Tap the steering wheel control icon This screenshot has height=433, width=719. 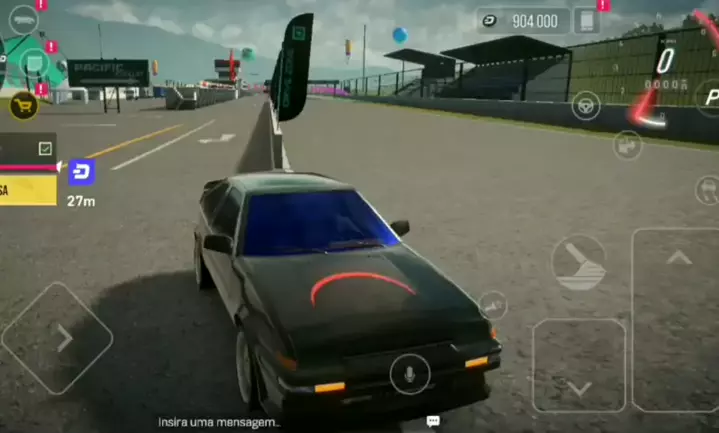point(586,105)
